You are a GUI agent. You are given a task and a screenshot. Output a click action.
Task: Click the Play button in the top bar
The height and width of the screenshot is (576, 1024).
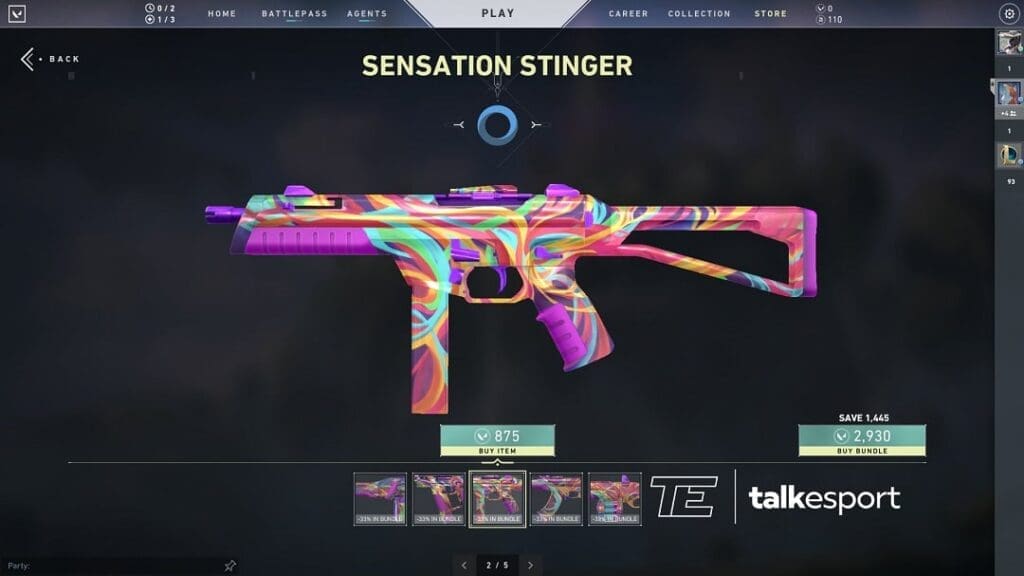click(497, 14)
